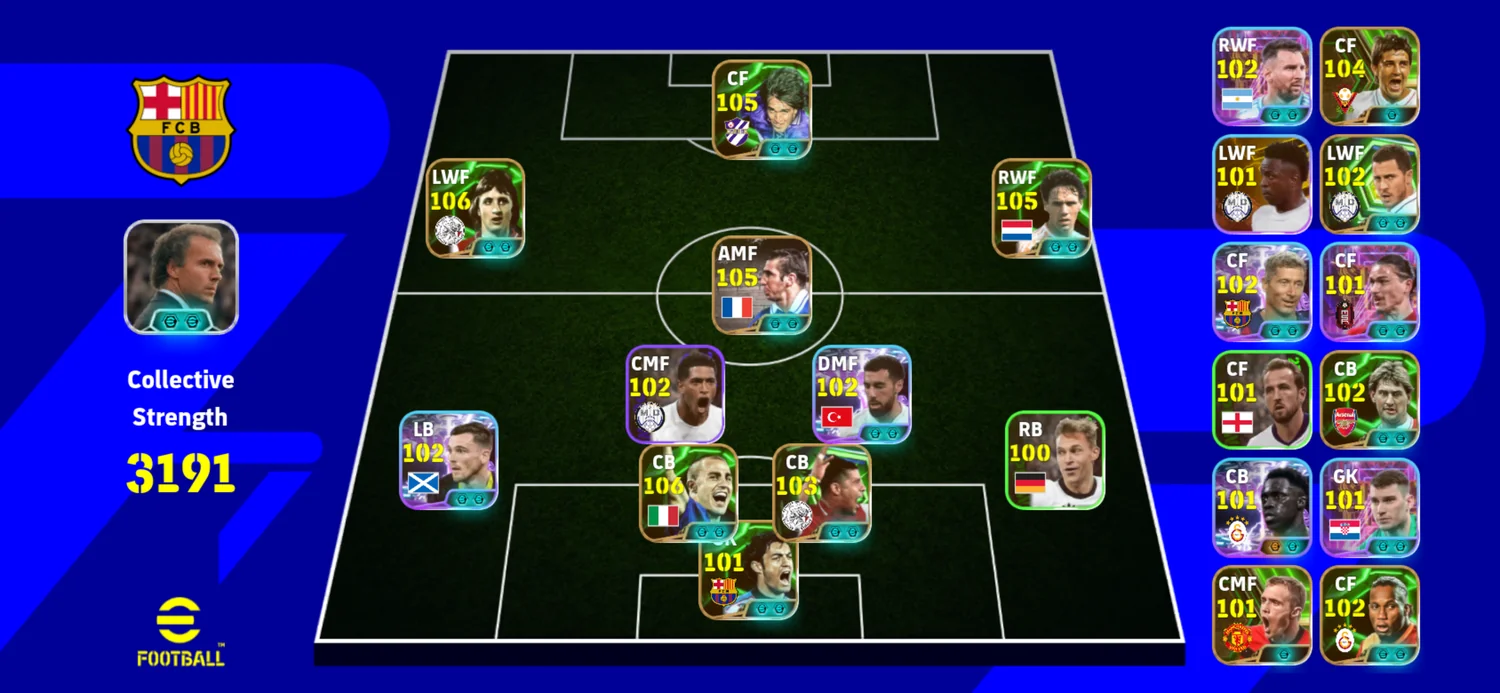
Task: Choose the DMF 102 Turkey player card
Action: click(862, 394)
